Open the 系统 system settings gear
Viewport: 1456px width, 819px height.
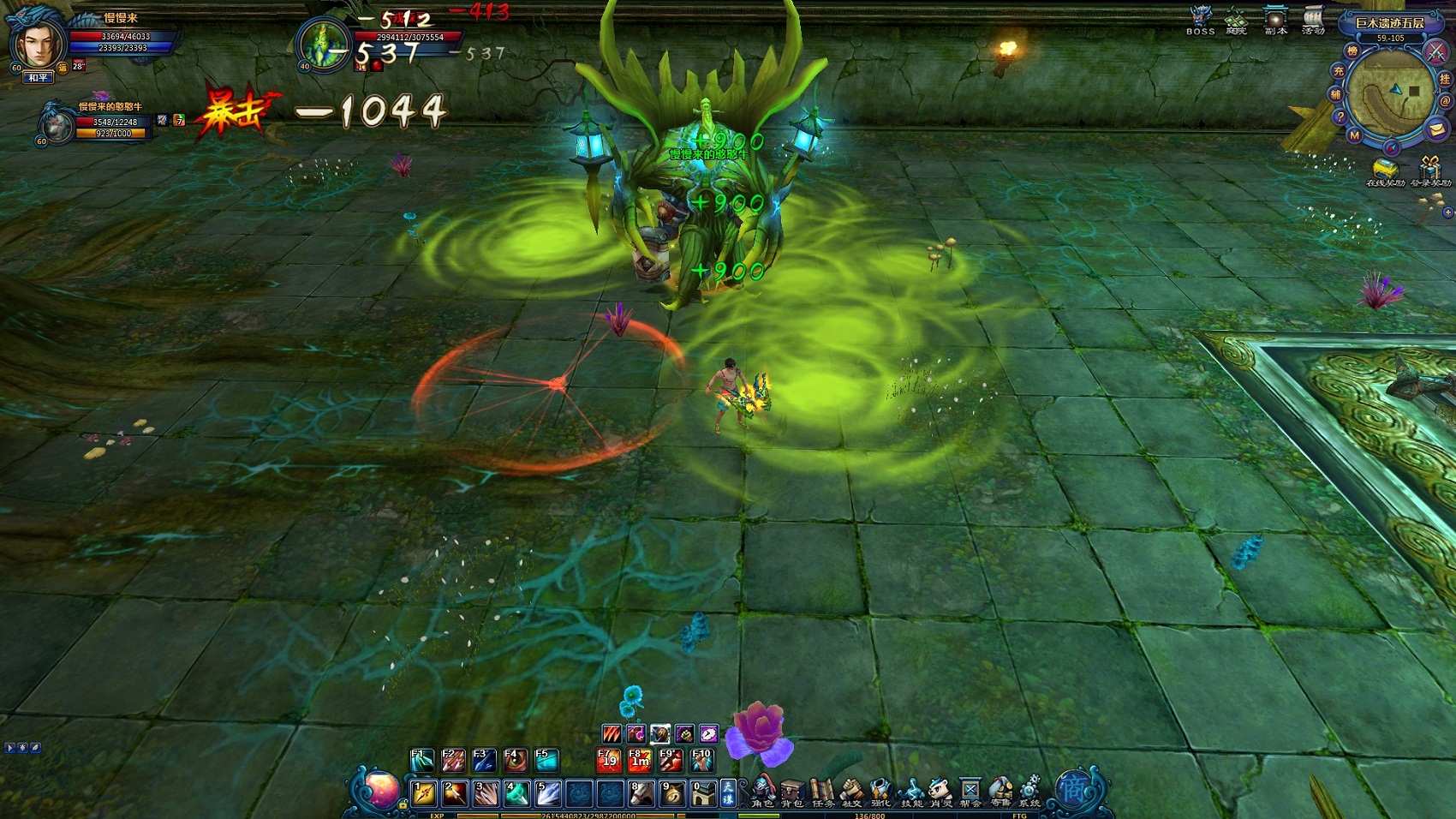[1029, 790]
